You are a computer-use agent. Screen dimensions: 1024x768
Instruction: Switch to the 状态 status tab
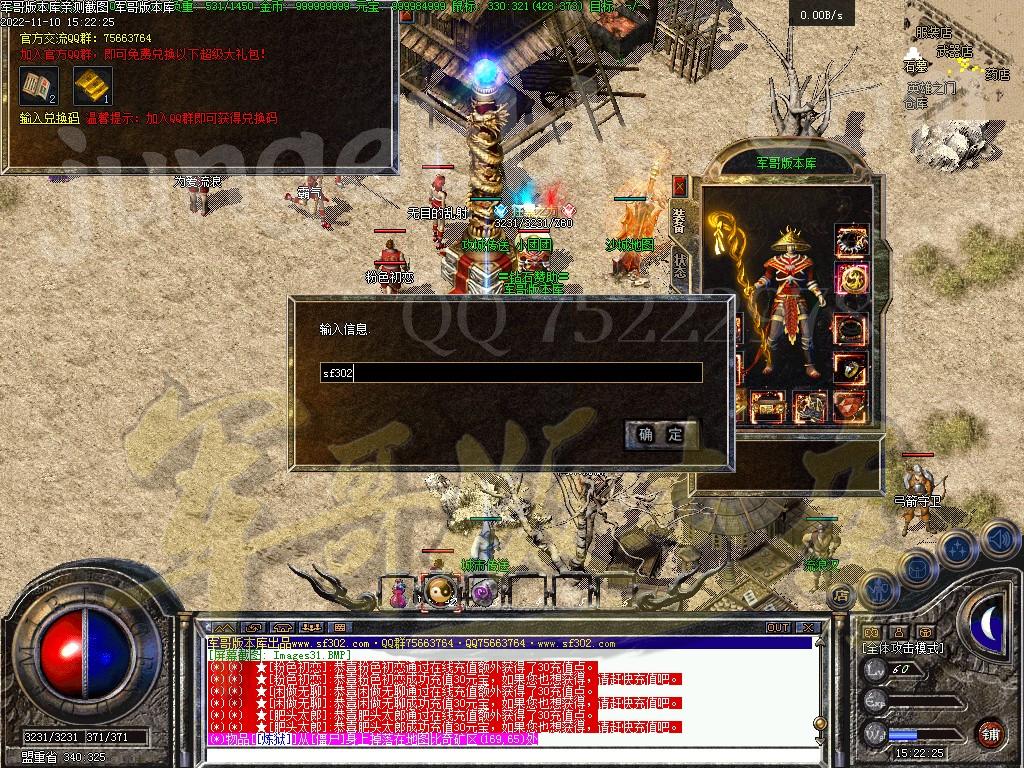coord(680,265)
